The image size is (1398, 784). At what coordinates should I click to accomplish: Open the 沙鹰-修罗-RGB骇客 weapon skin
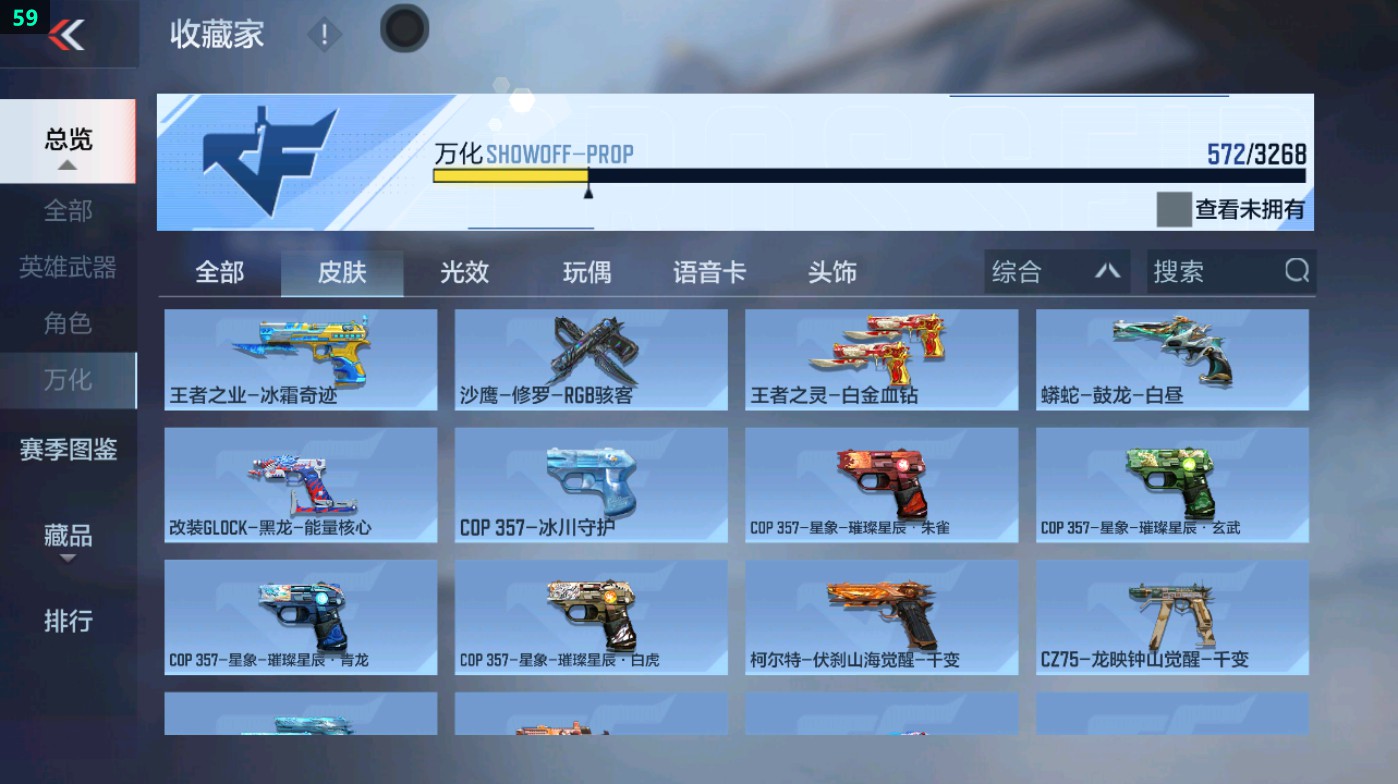tap(589, 360)
